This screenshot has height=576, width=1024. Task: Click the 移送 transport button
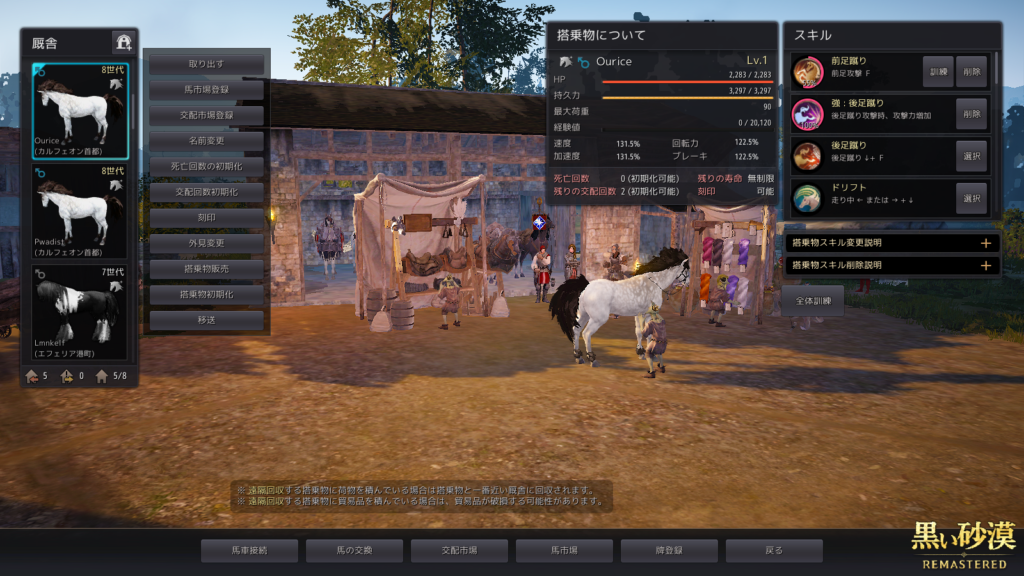point(207,321)
